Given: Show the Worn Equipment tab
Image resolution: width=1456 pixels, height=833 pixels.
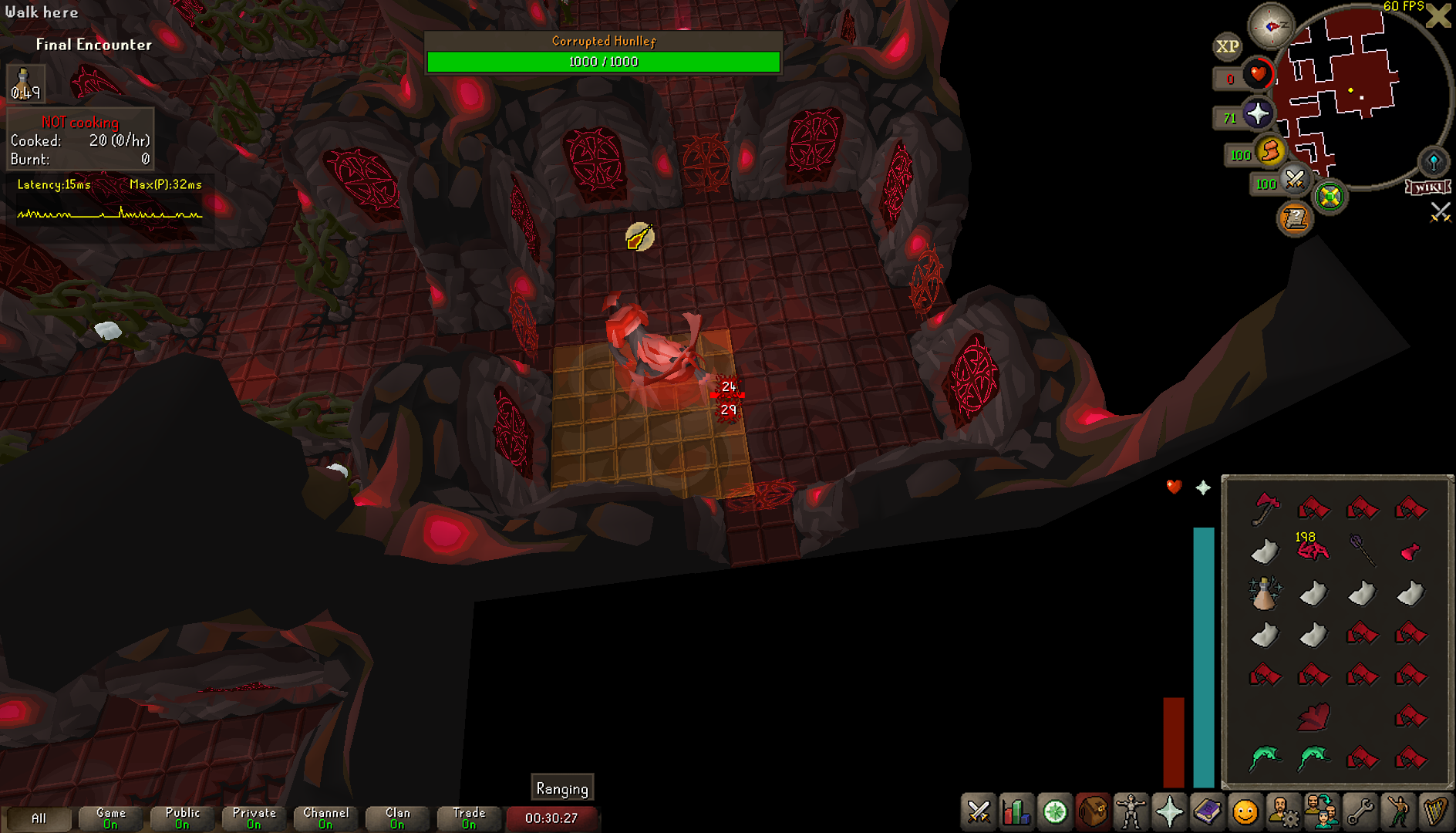Looking at the screenshot, I should (1131, 812).
